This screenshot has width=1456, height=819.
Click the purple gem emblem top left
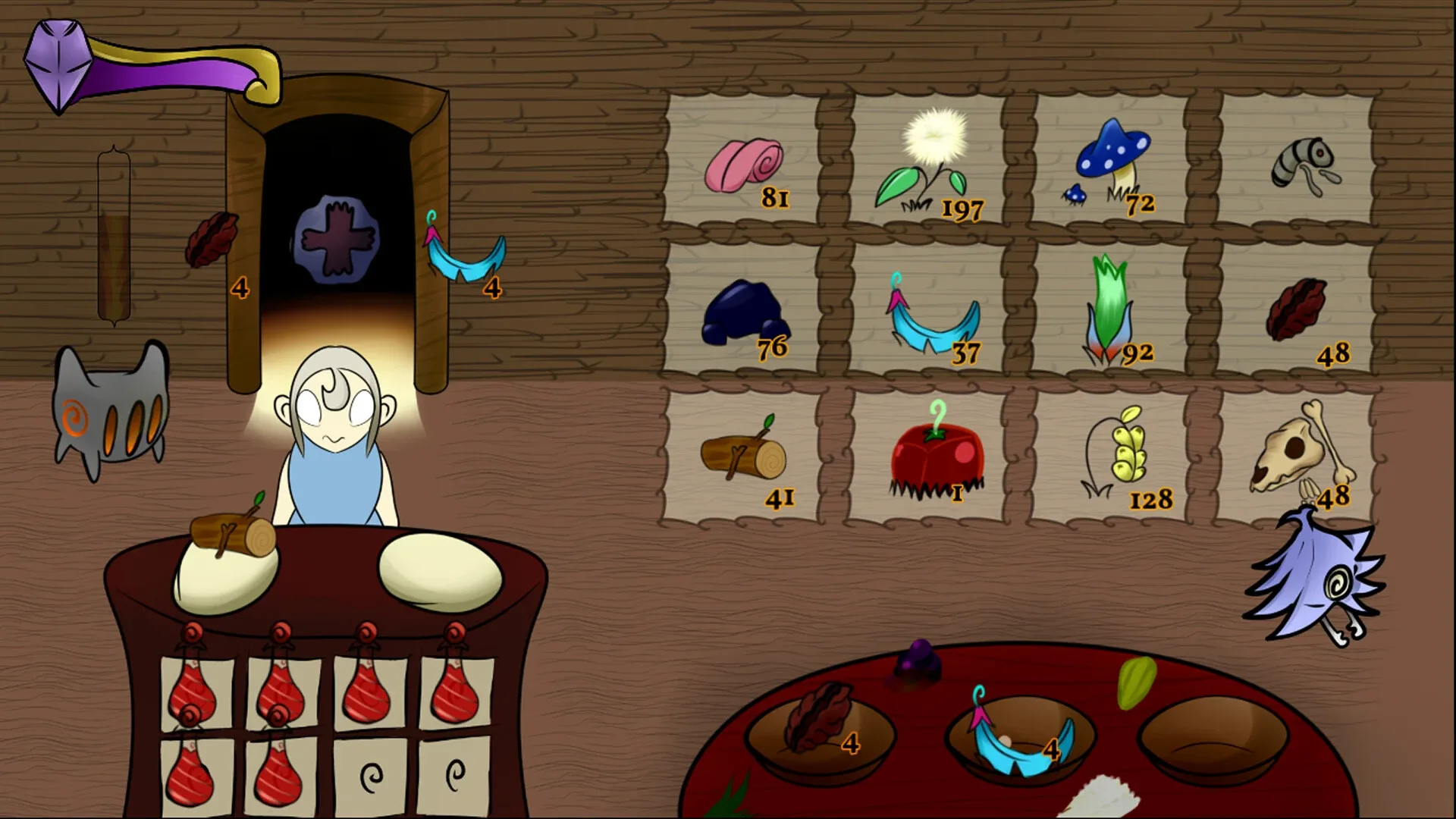[x=61, y=64]
